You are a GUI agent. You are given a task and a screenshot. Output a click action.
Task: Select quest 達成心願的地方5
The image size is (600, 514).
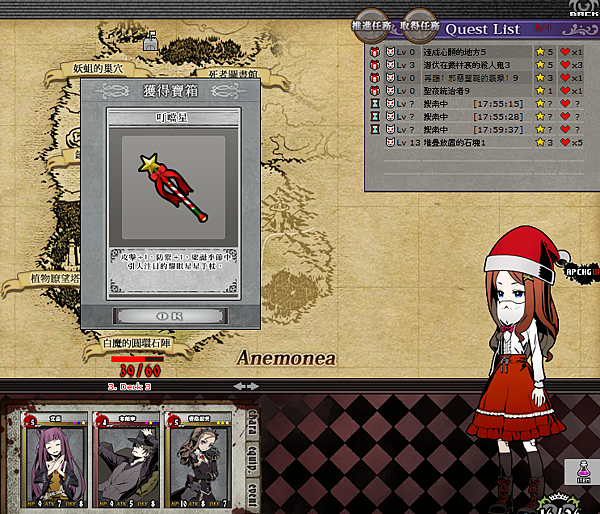click(468, 52)
